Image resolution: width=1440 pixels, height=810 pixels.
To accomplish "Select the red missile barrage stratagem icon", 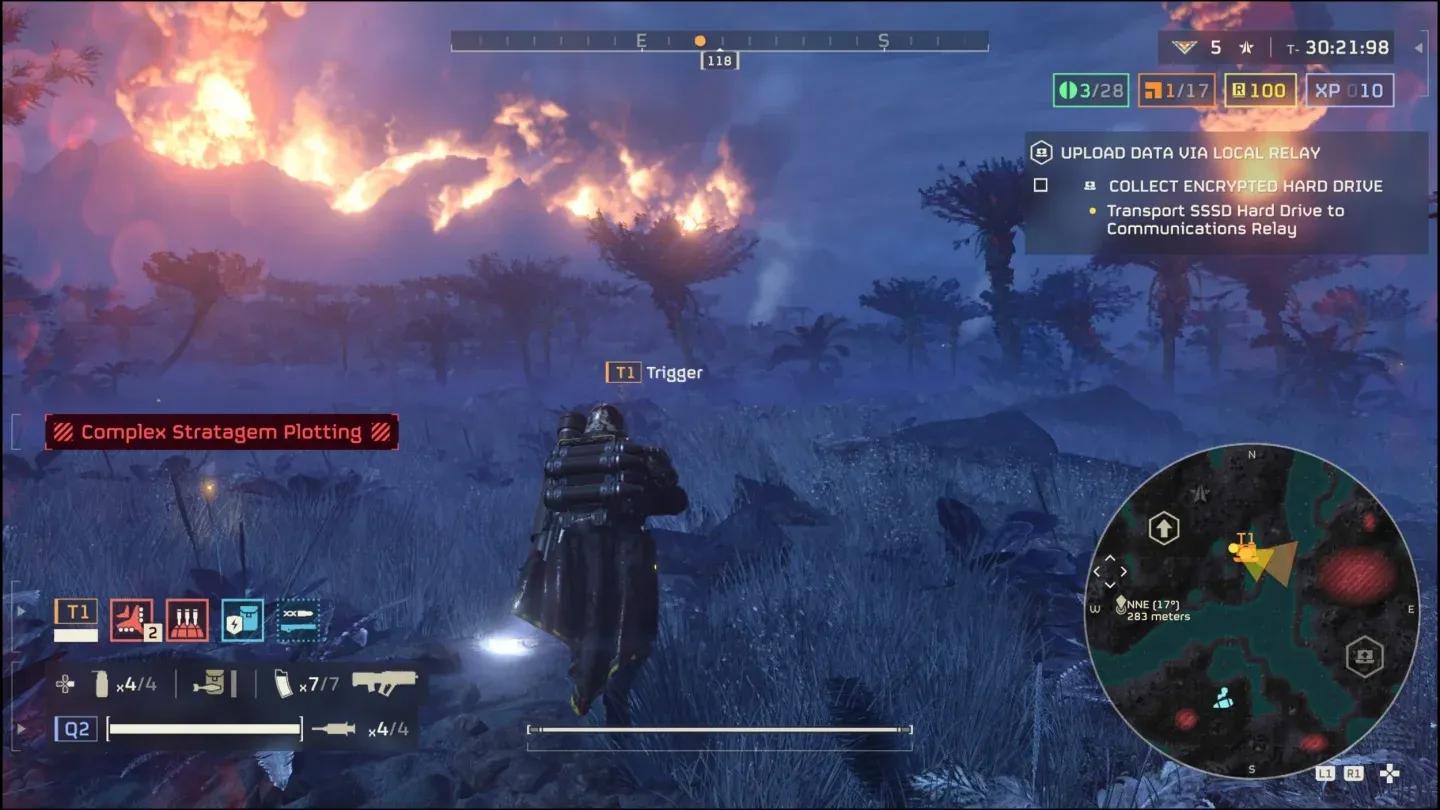I will pos(187,620).
